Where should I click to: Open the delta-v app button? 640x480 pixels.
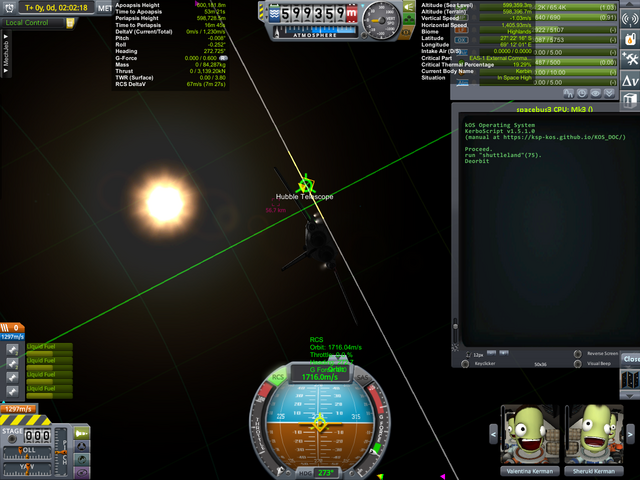pyautogui.click(x=631, y=80)
